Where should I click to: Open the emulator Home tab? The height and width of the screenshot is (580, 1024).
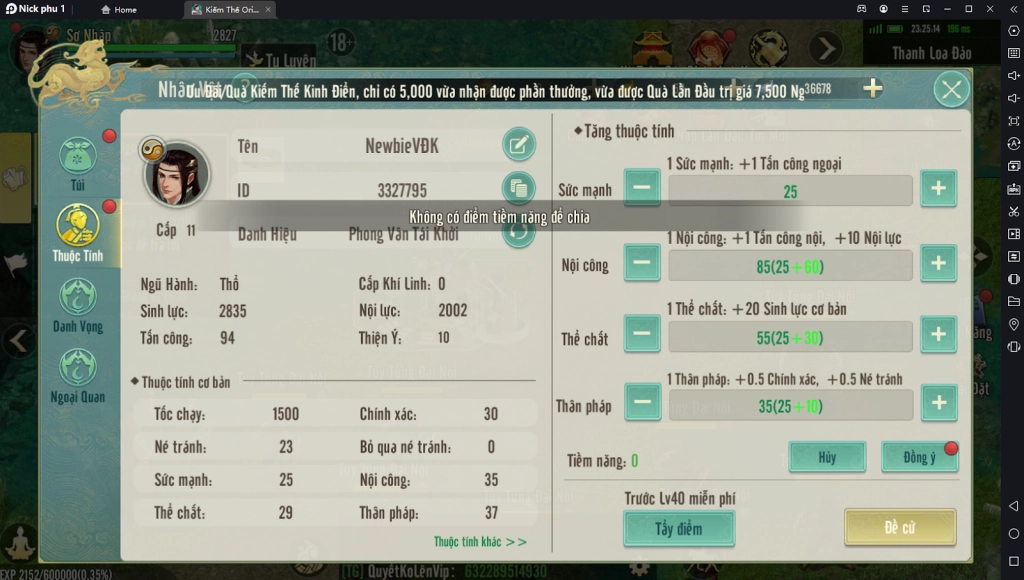[119, 9]
